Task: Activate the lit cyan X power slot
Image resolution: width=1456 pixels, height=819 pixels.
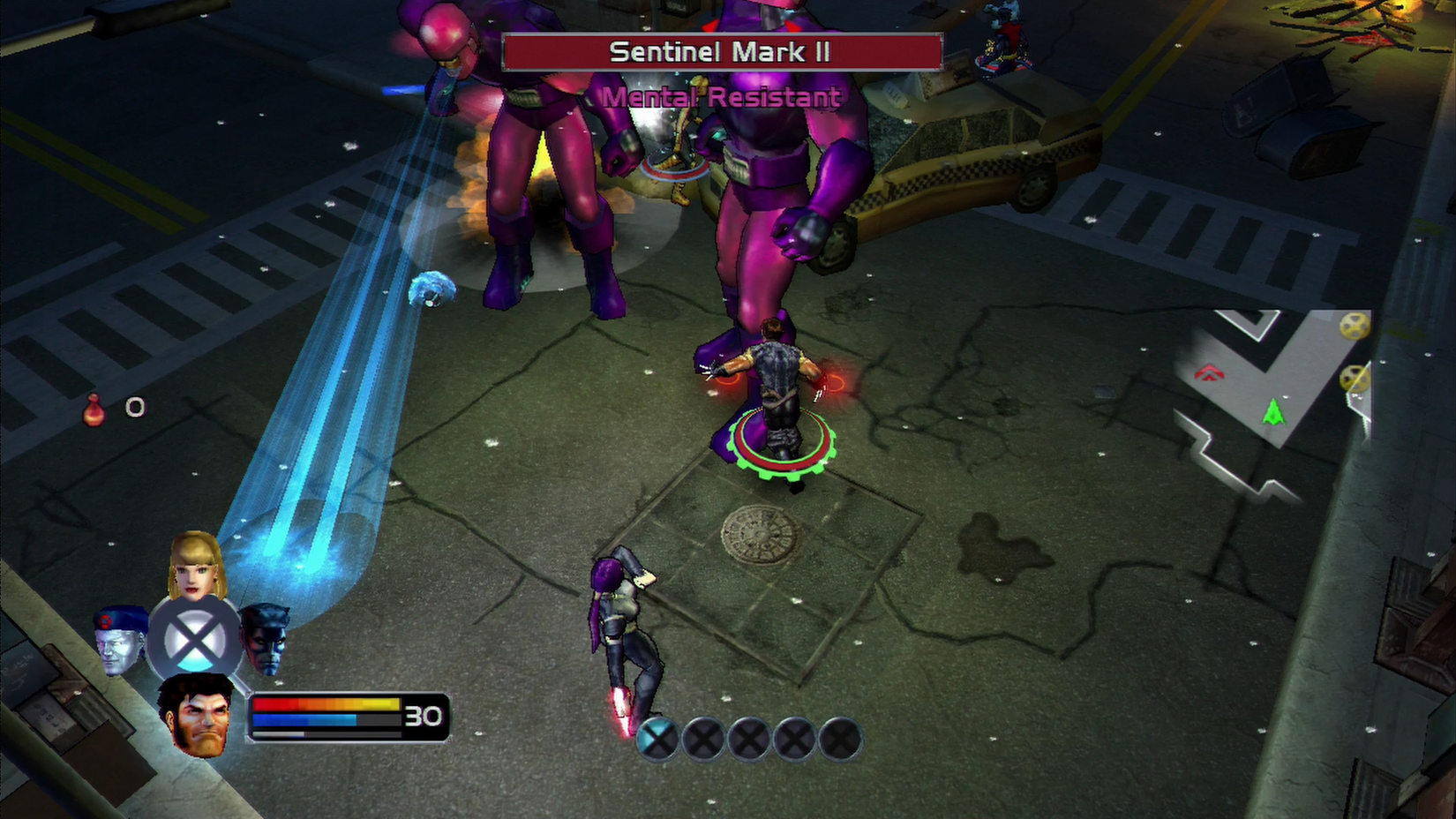Action: [x=657, y=740]
